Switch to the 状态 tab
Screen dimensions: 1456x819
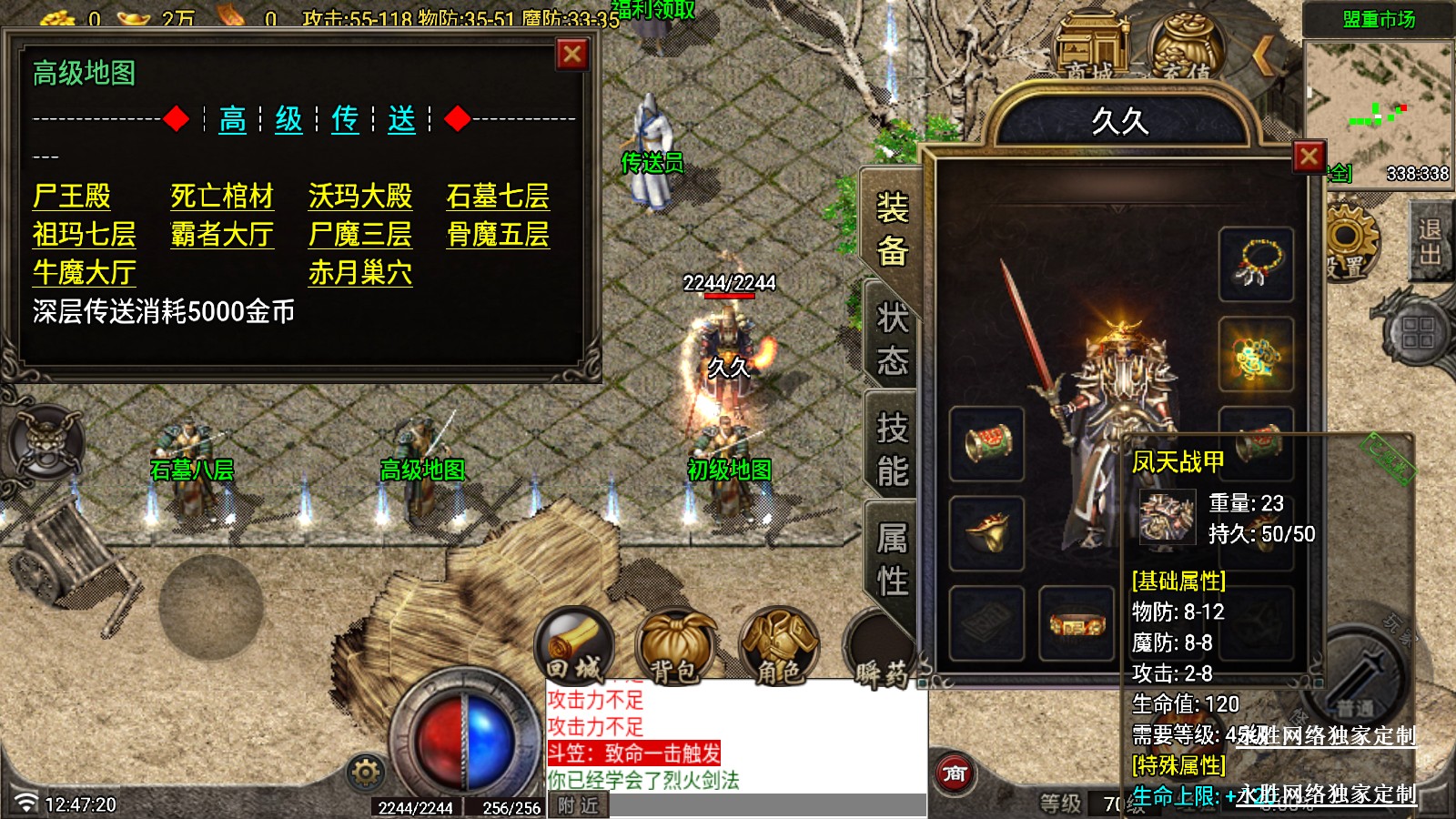(892, 339)
